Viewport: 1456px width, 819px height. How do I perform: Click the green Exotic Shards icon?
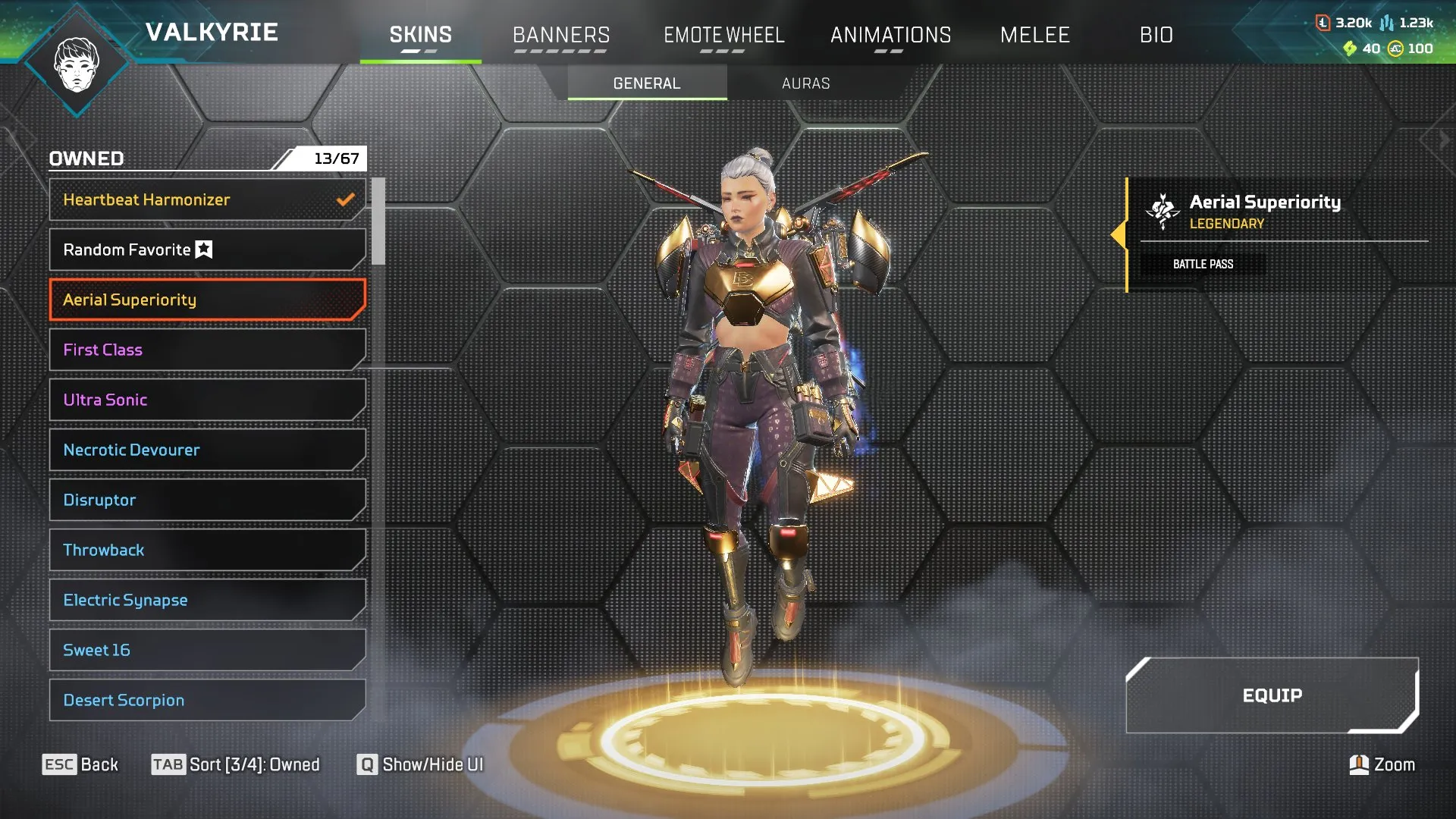[x=1349, y=47]
